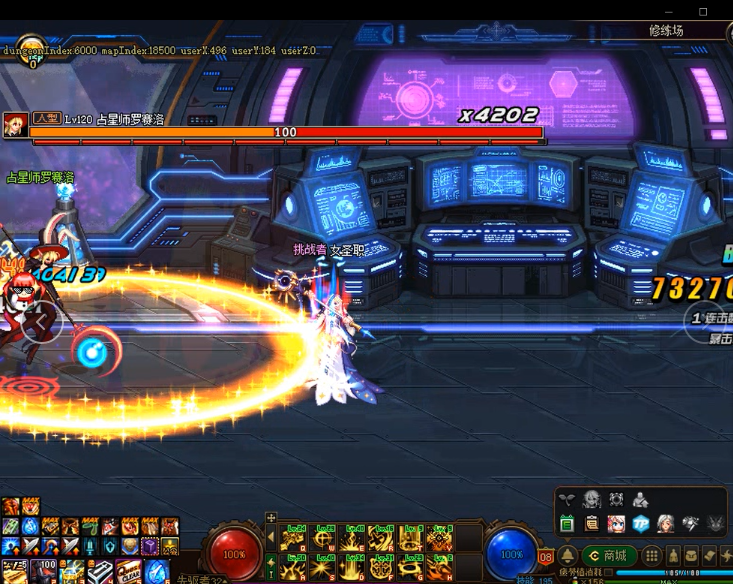Screen dimensions: 733x584
Task: Click the bell notification icon
Action: (x=567, y=556)
